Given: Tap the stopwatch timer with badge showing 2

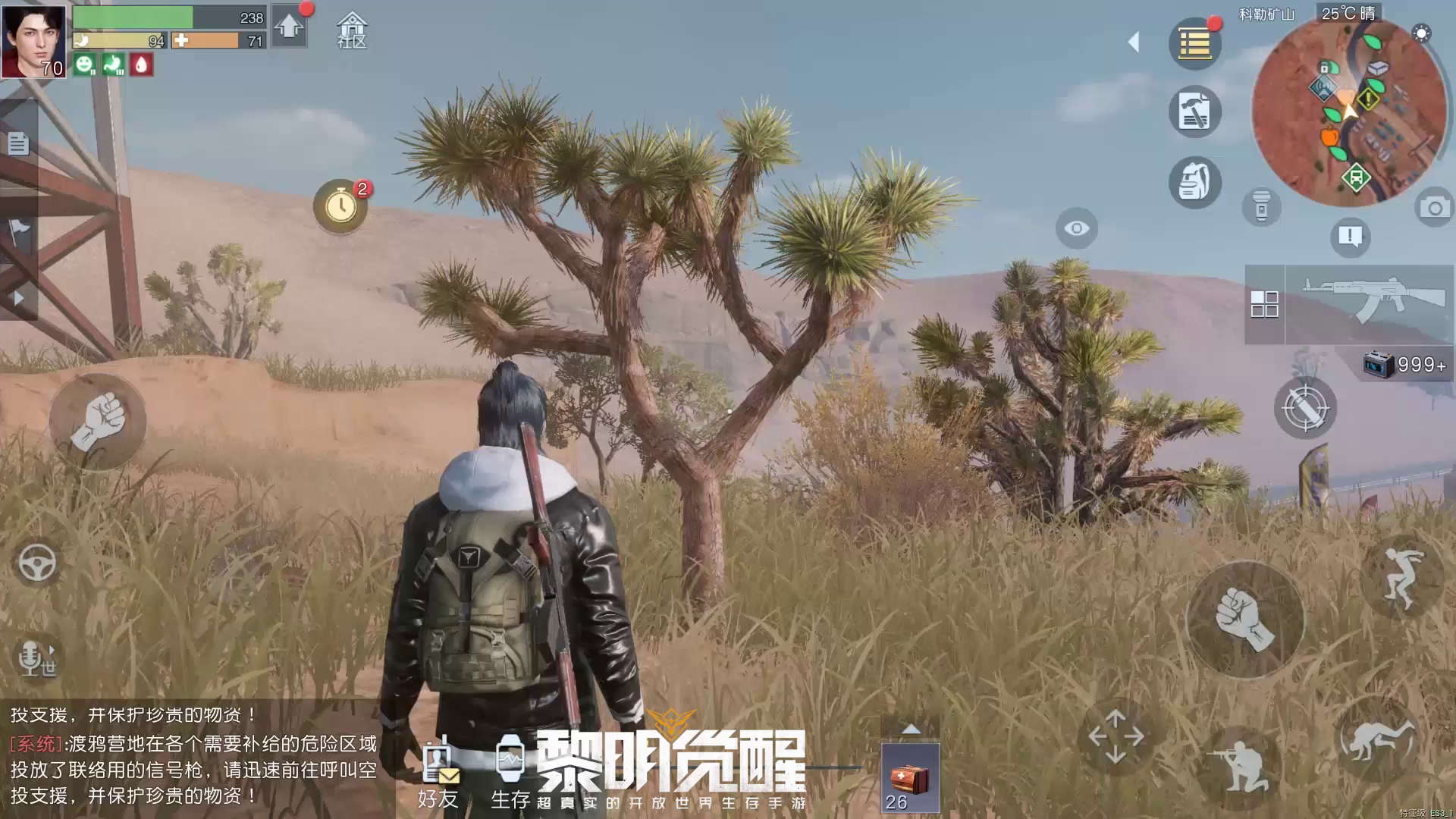Looking at the screenshot, I should point(340,205).
